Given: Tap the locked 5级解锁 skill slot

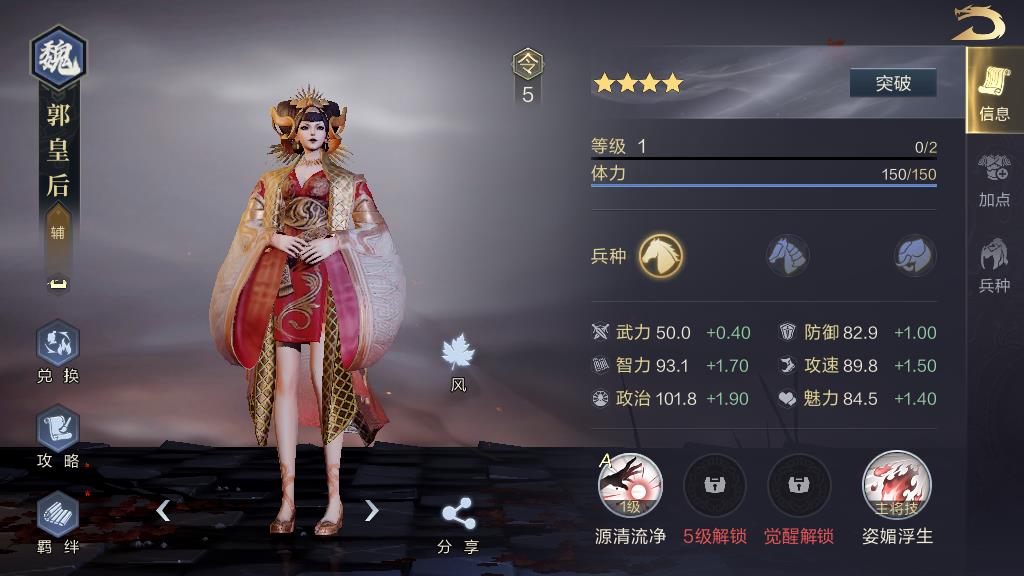Looking at the screenshot, I should (714, 486).
